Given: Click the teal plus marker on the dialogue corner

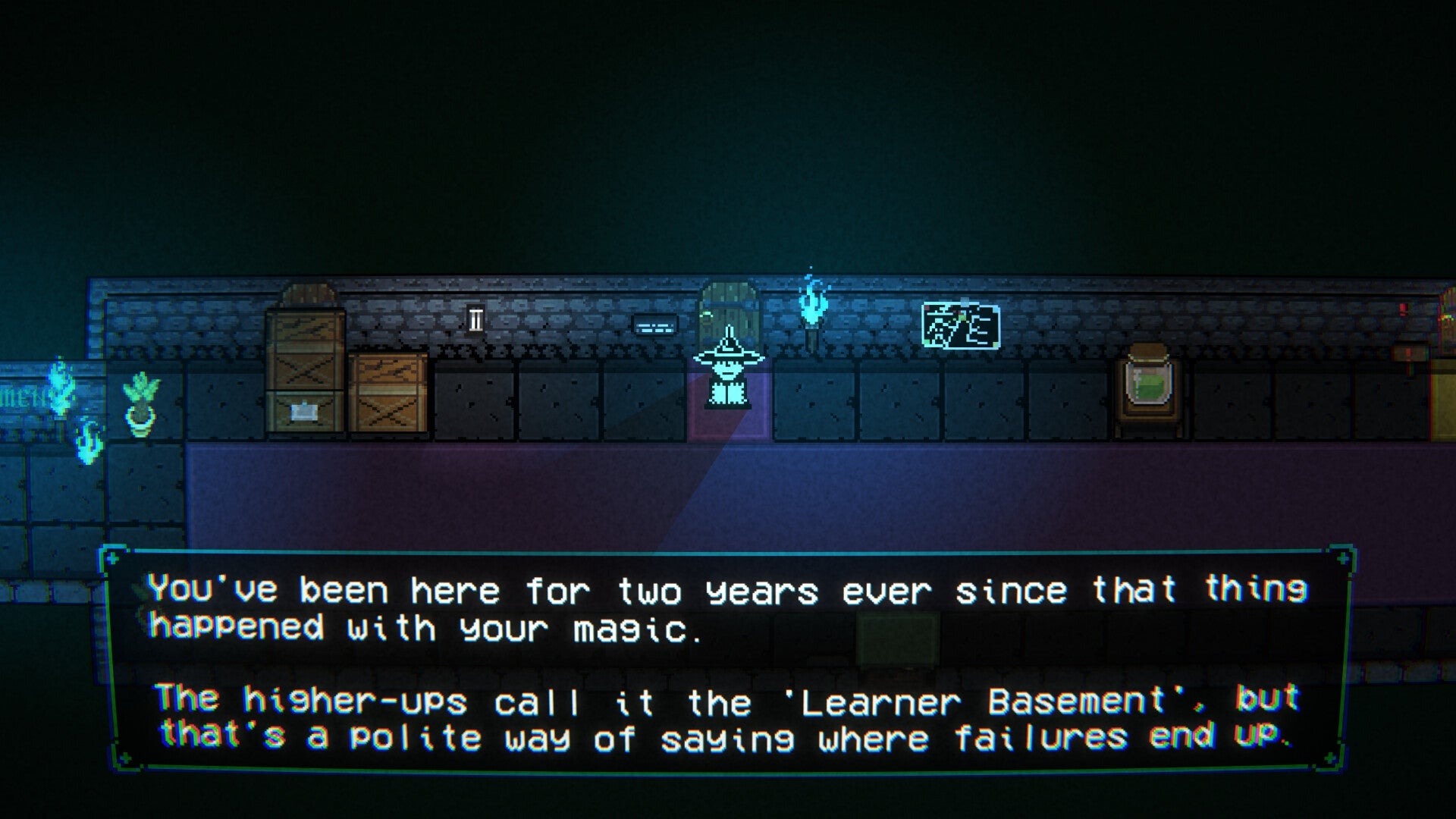Looking at the screenshot, I should point(113,560).
